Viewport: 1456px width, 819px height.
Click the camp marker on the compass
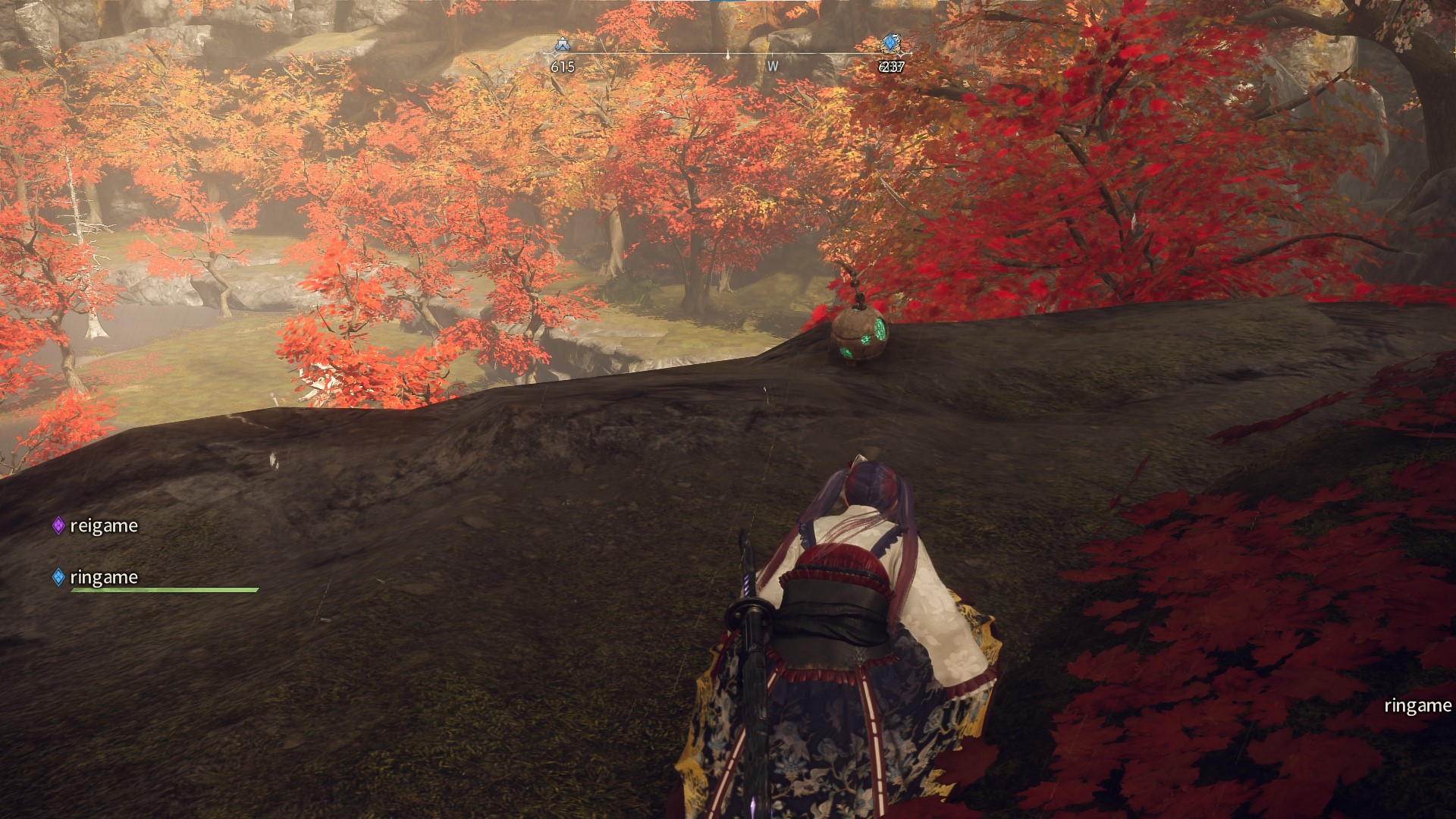click(562, 44)
